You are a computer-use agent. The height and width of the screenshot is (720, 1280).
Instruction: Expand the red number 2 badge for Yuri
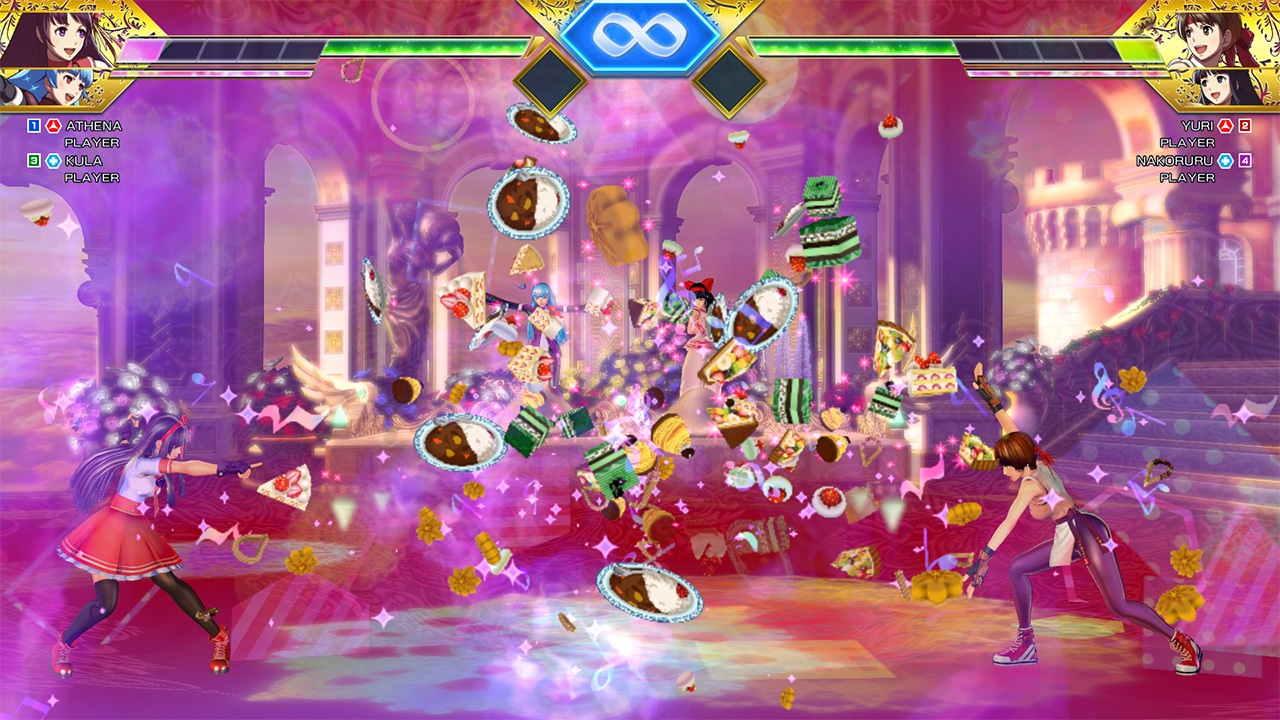click(x=1246, y=127)
